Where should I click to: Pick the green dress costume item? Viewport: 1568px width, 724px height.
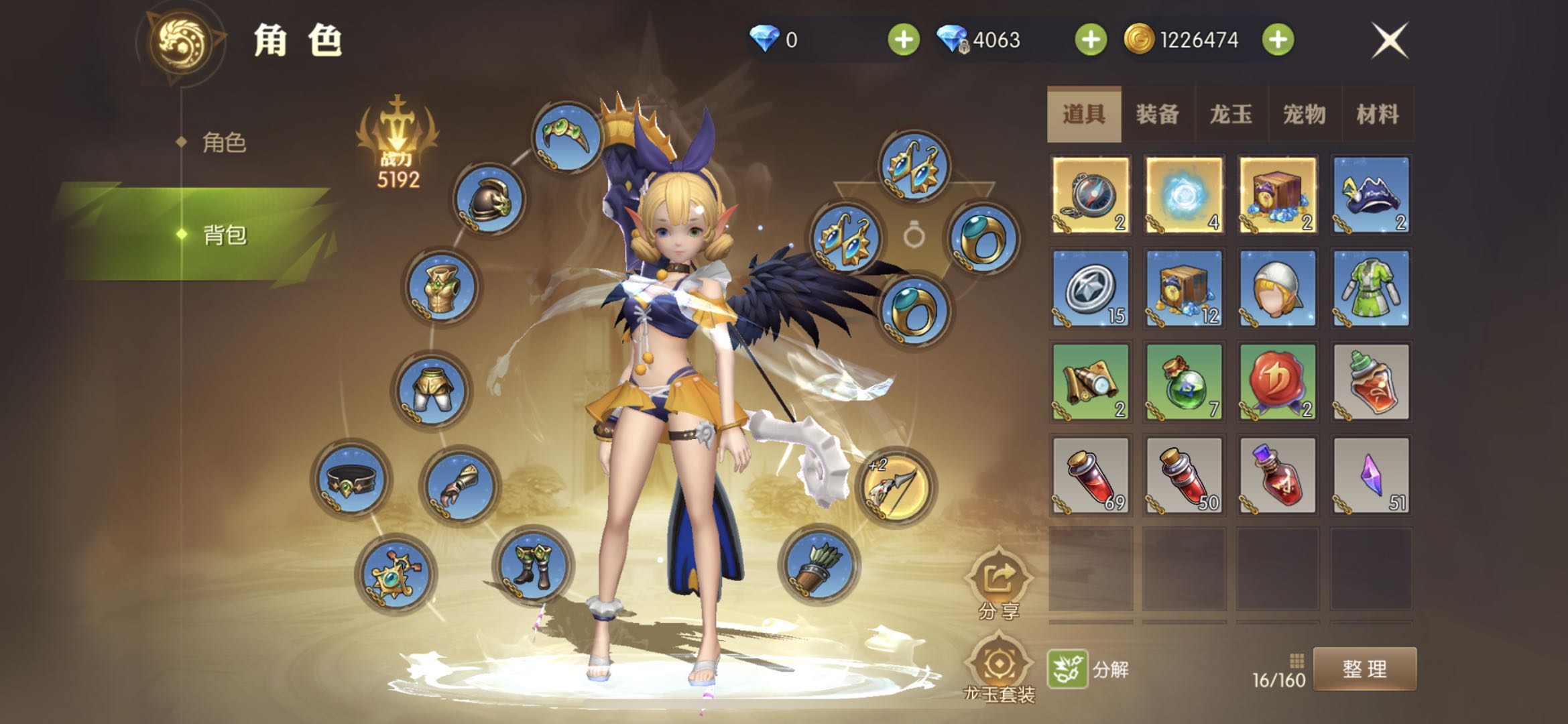click(1371, 288)
